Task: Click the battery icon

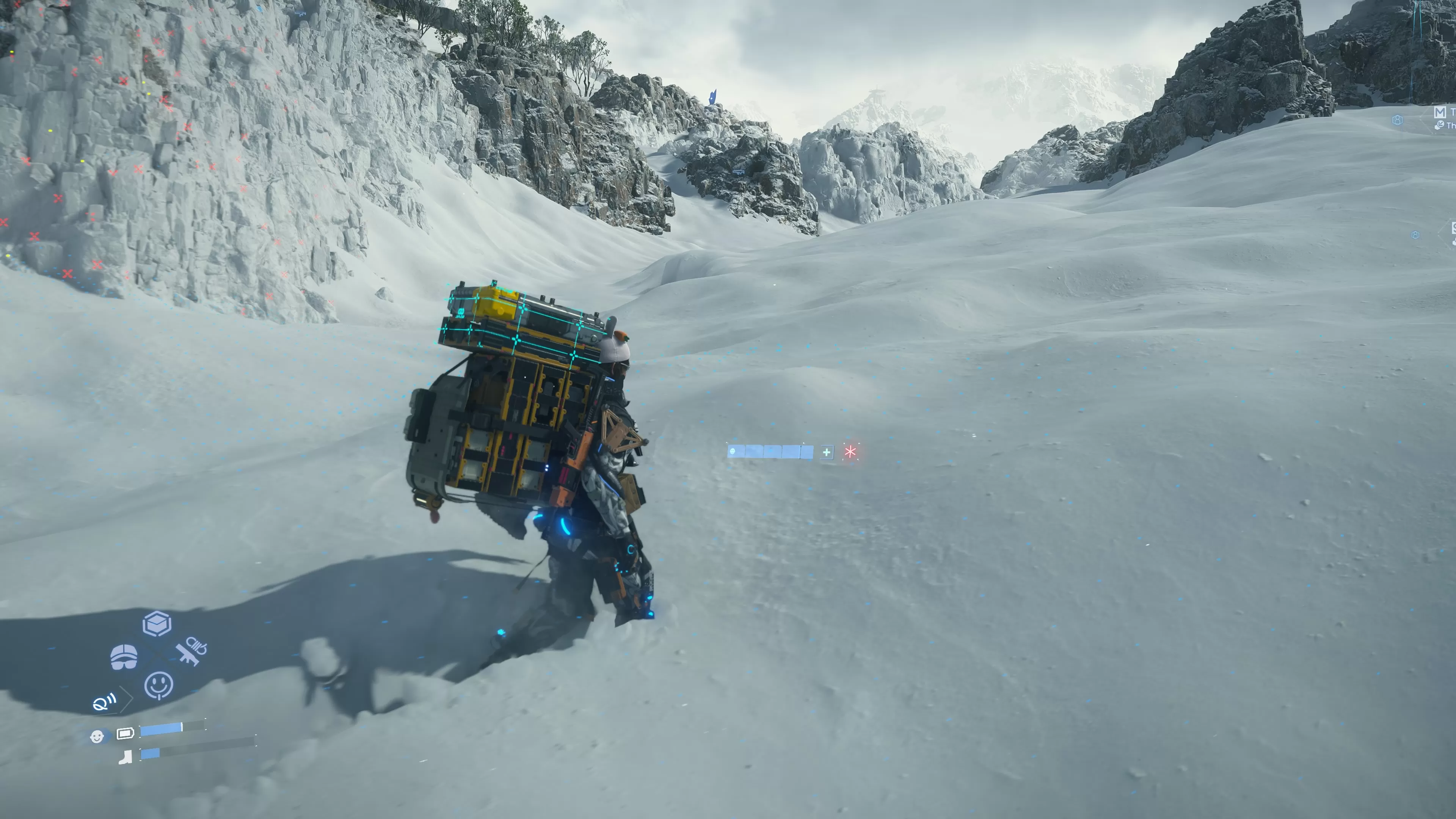Action: (126, 733)
